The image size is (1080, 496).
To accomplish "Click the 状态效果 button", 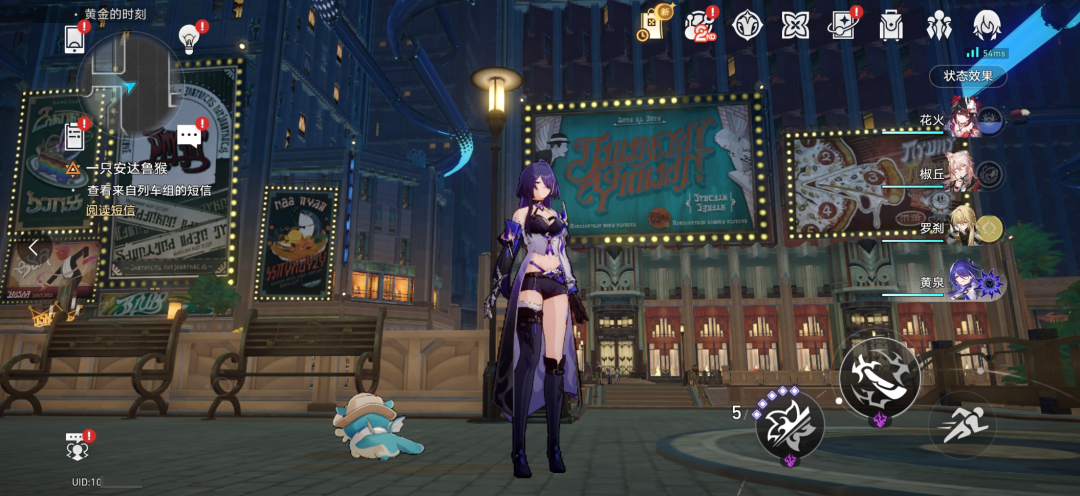I will tap(967, 76).
